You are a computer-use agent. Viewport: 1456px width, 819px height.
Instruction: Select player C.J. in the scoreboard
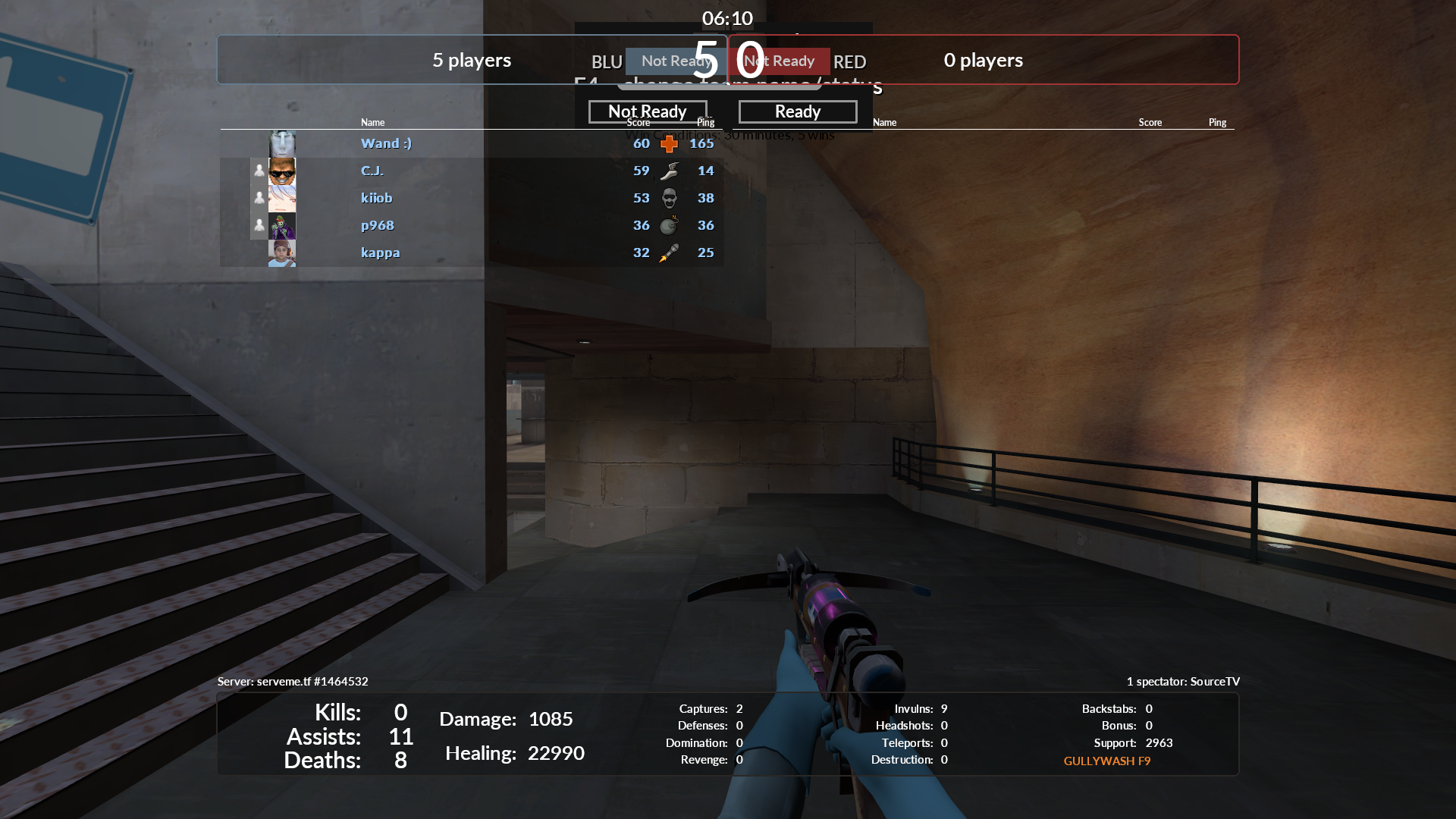[372, 171]
